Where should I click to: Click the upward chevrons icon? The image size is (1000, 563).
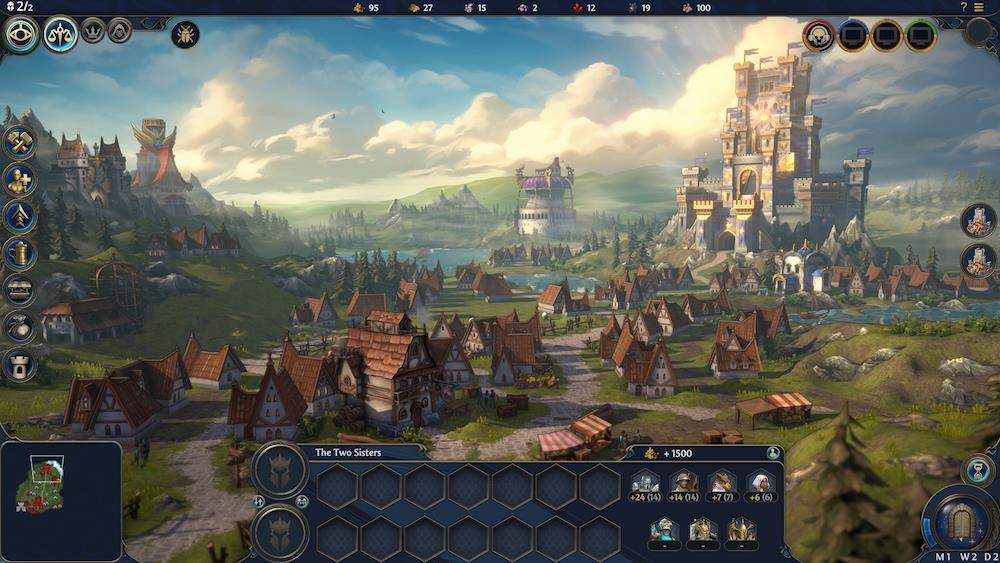coord(21,216)
